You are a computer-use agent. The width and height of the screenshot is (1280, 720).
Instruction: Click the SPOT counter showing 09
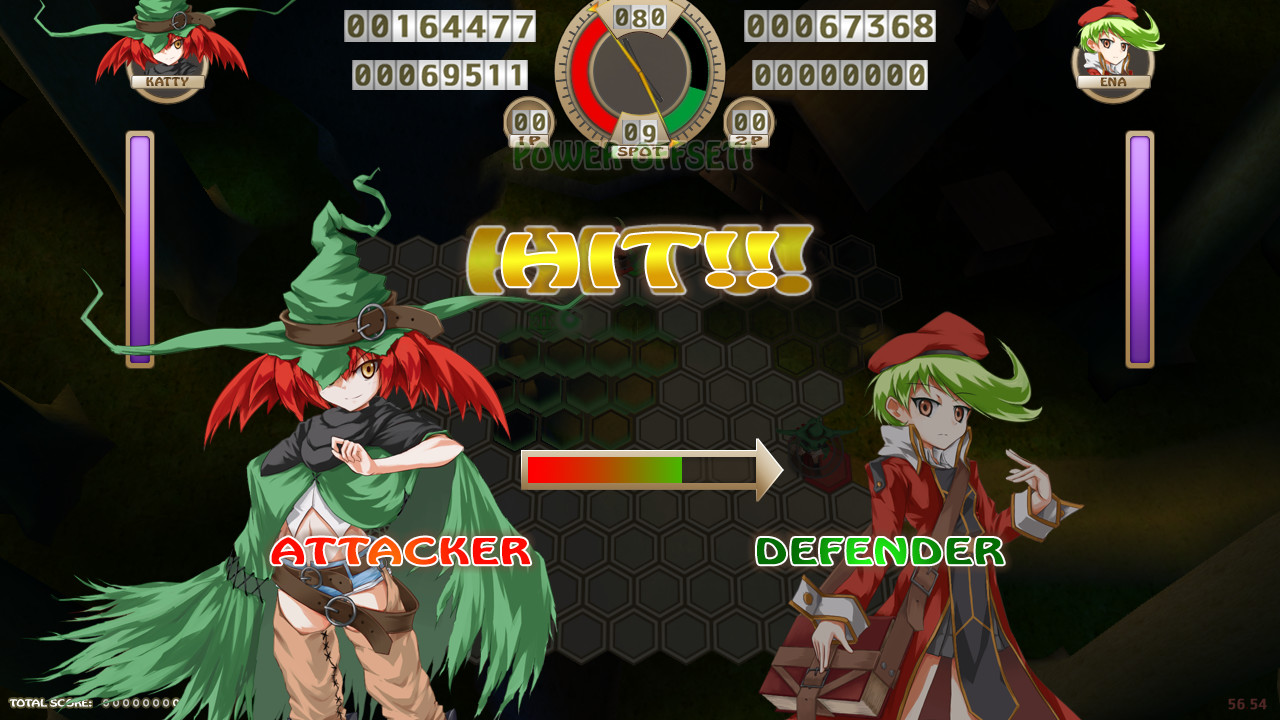pyautogui.click(x=640, y=133)
